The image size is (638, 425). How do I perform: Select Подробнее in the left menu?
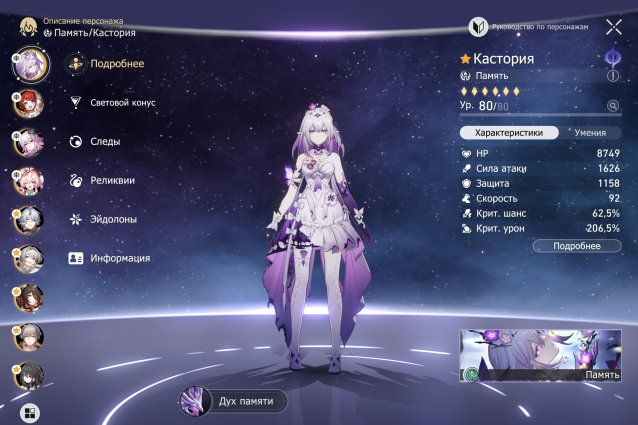click(116, 64)
